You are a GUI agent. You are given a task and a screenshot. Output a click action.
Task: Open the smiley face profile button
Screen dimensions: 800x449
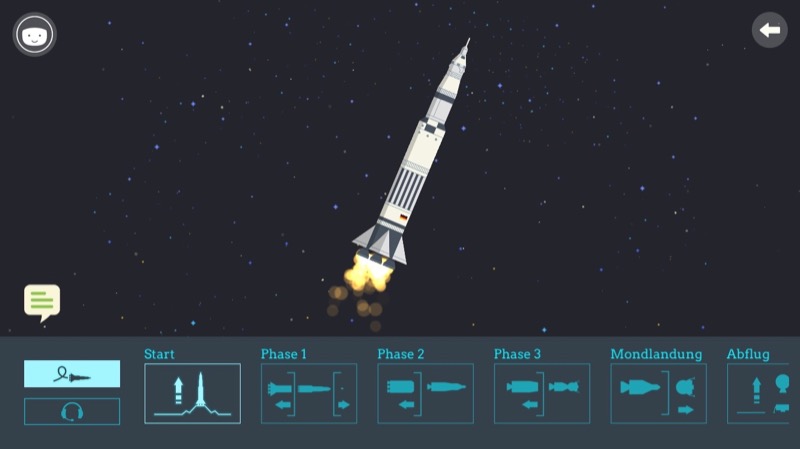34,35
